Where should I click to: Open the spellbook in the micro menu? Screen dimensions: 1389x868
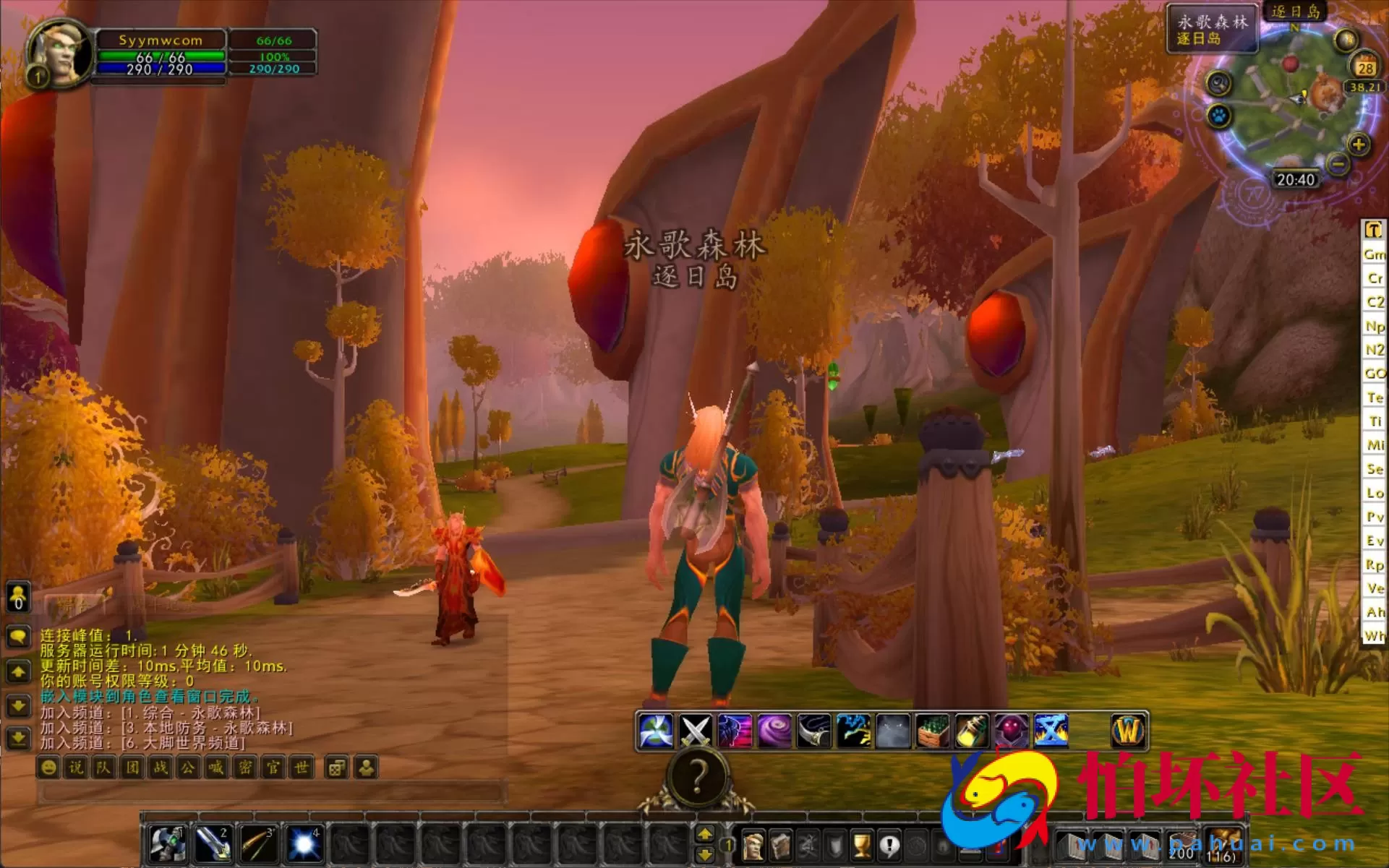pyautogui.click(x=782, y=845)
